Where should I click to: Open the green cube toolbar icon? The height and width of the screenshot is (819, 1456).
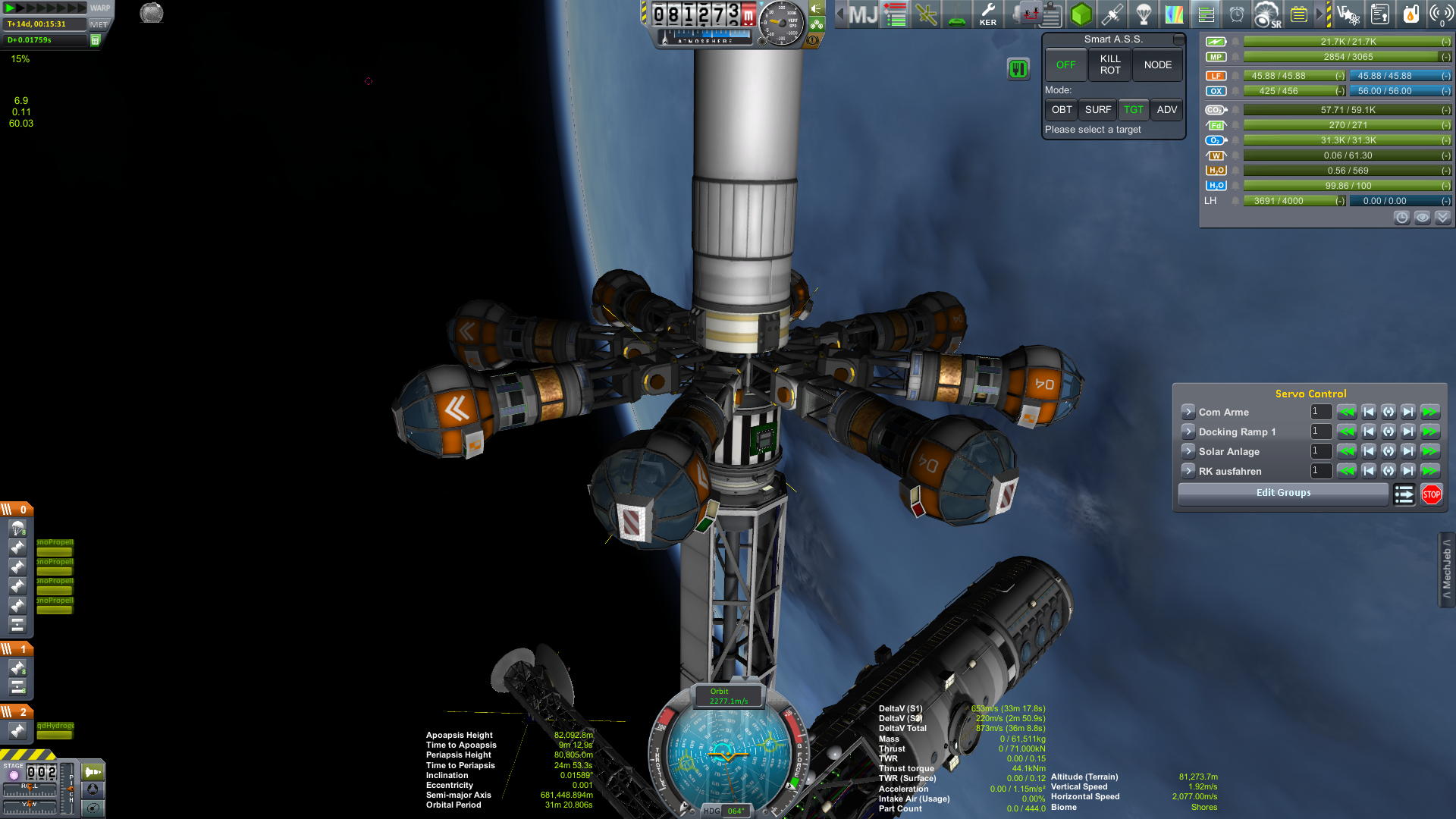1081,14
